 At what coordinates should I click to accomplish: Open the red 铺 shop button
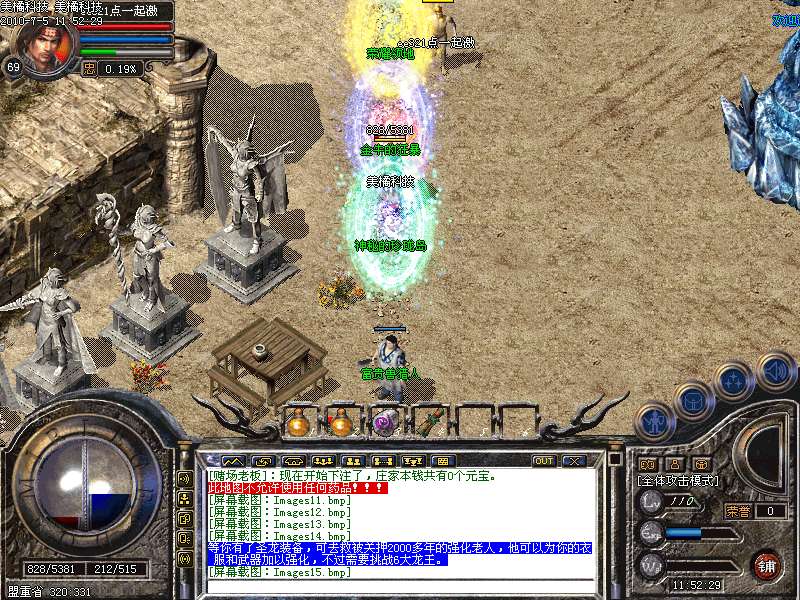point(767,565)
